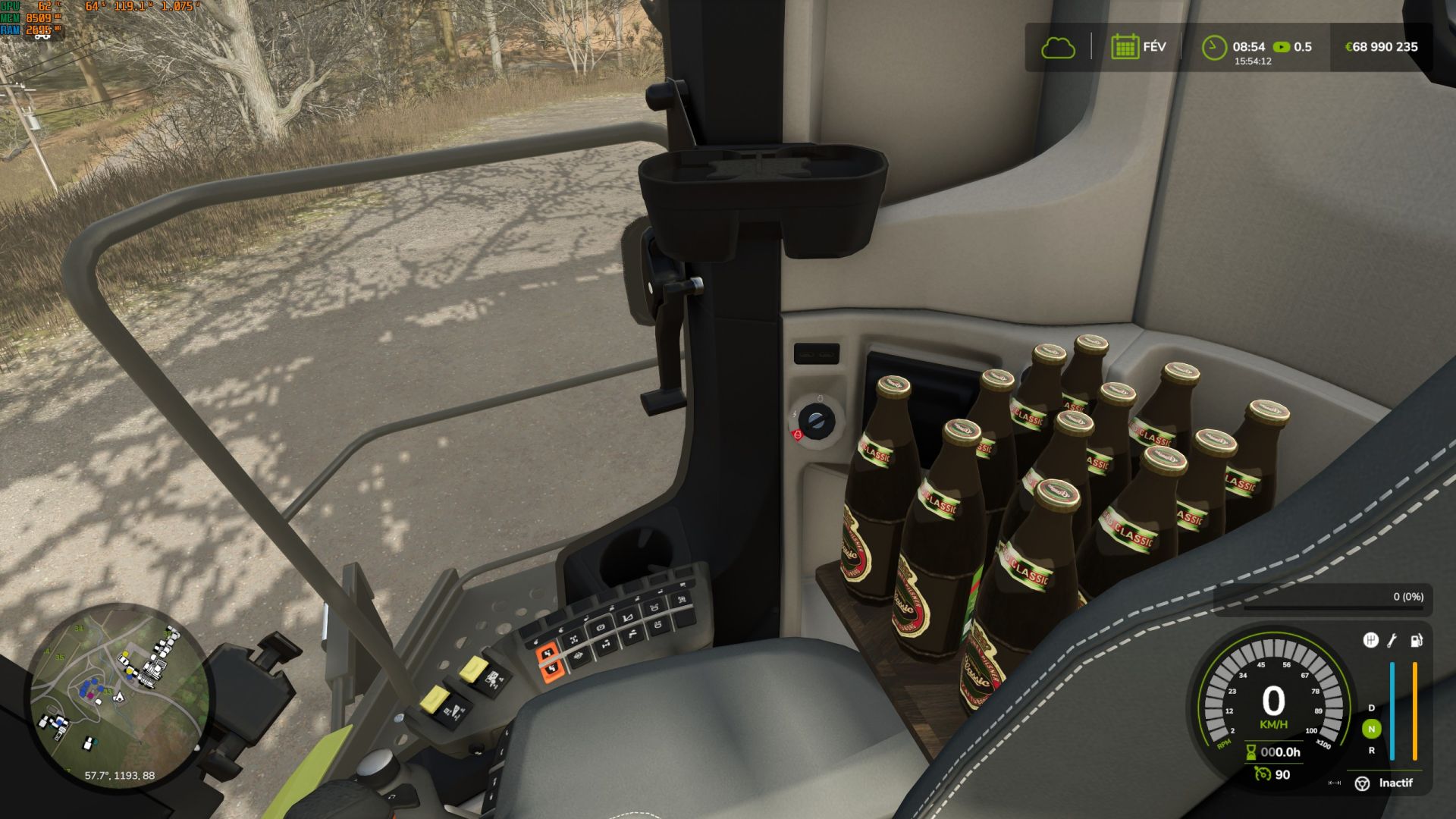Image resolution: width=1456 pixels, height=819 pixels.
Task: Select the FÉV calendar icon
Action: tap(1125, 47)
